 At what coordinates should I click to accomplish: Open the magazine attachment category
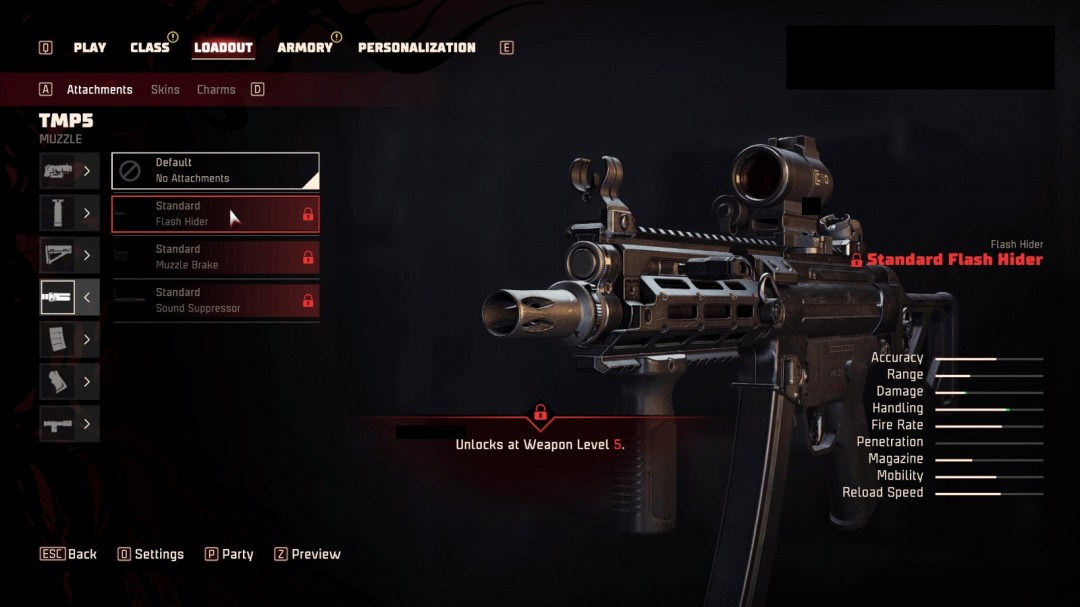coord(69,339)
